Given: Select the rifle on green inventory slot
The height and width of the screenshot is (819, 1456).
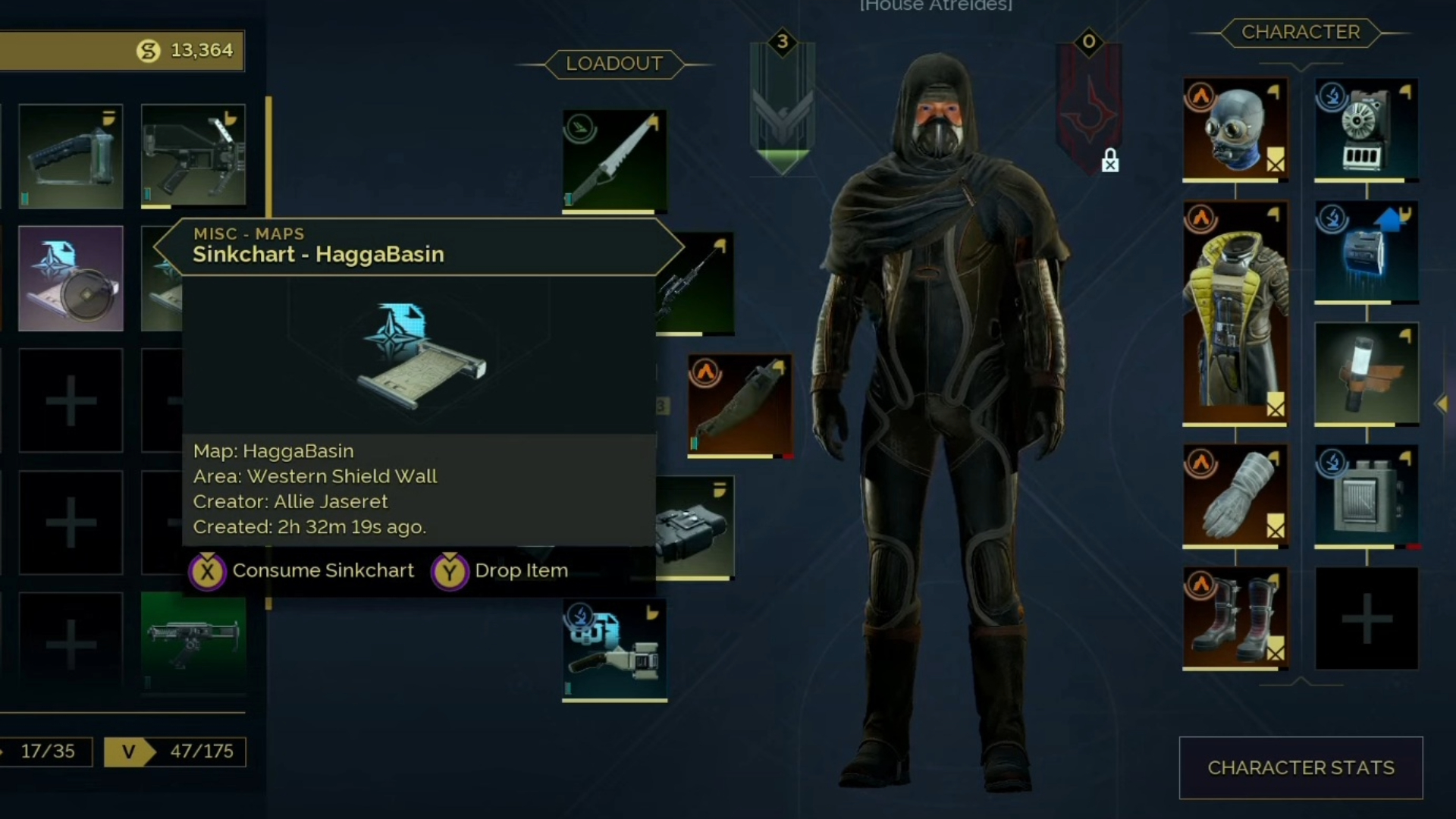Looking at the screenshot, I should pos(193,643).
